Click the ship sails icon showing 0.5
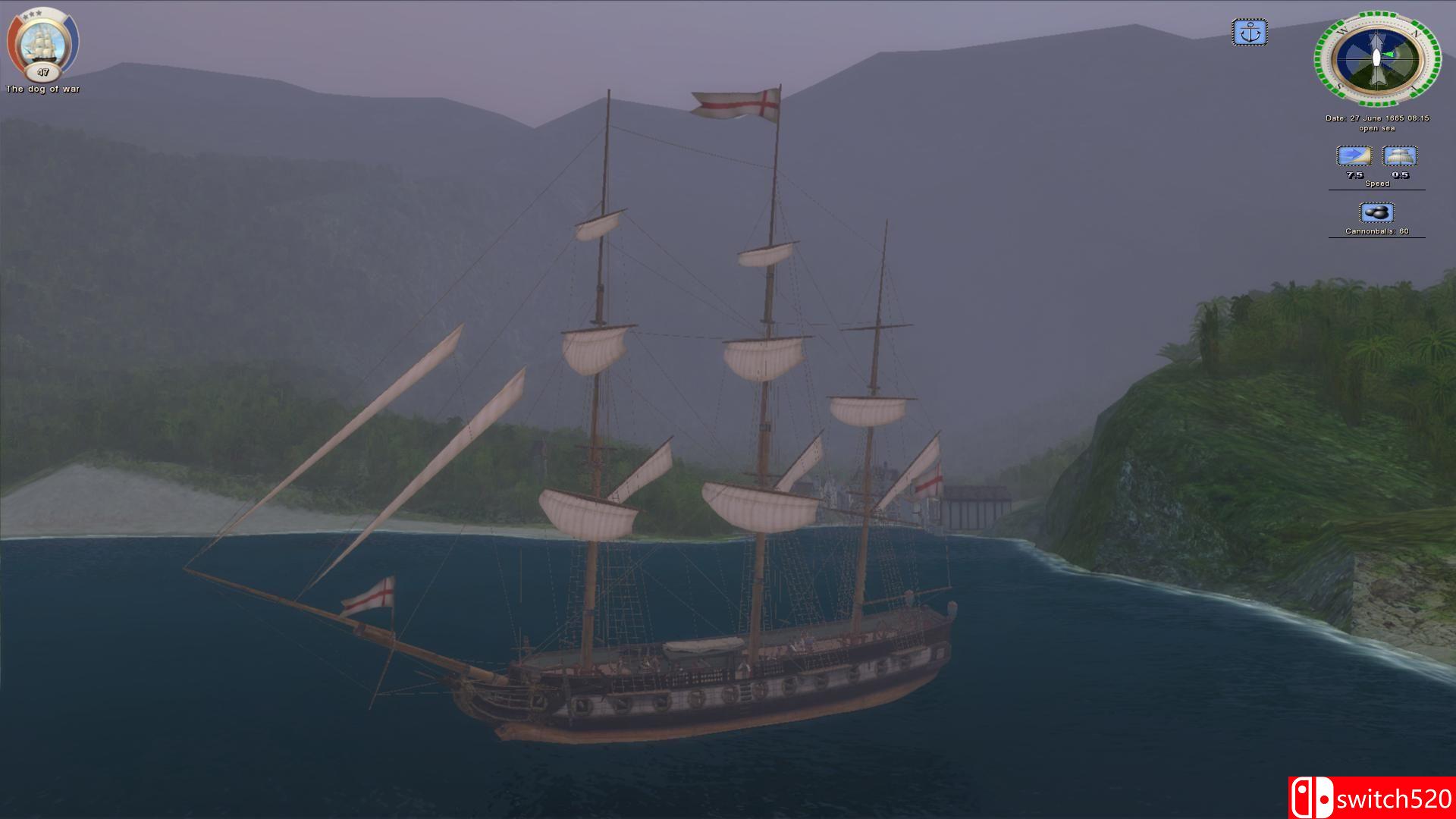The image size is (1456, 819). point(1400,156)
